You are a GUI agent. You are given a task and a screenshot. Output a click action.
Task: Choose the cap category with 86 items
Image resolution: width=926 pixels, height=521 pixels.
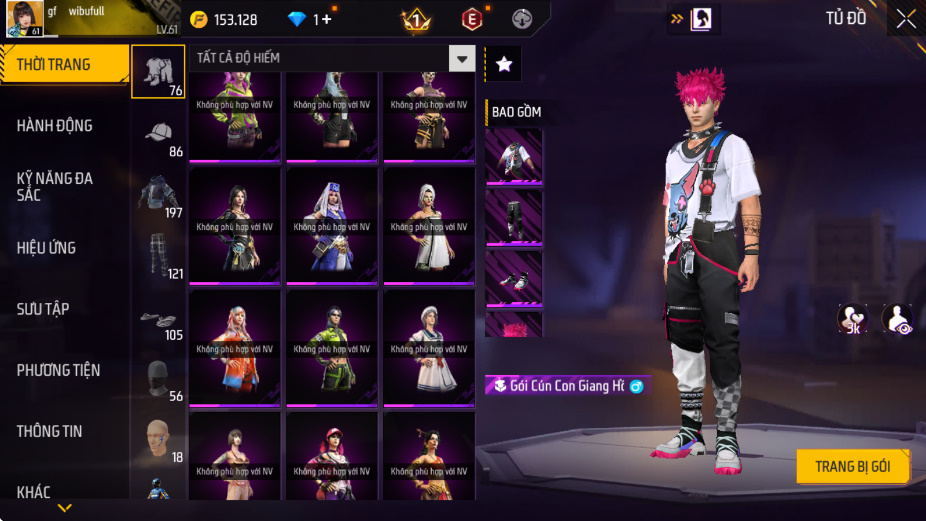pos(158,136)
